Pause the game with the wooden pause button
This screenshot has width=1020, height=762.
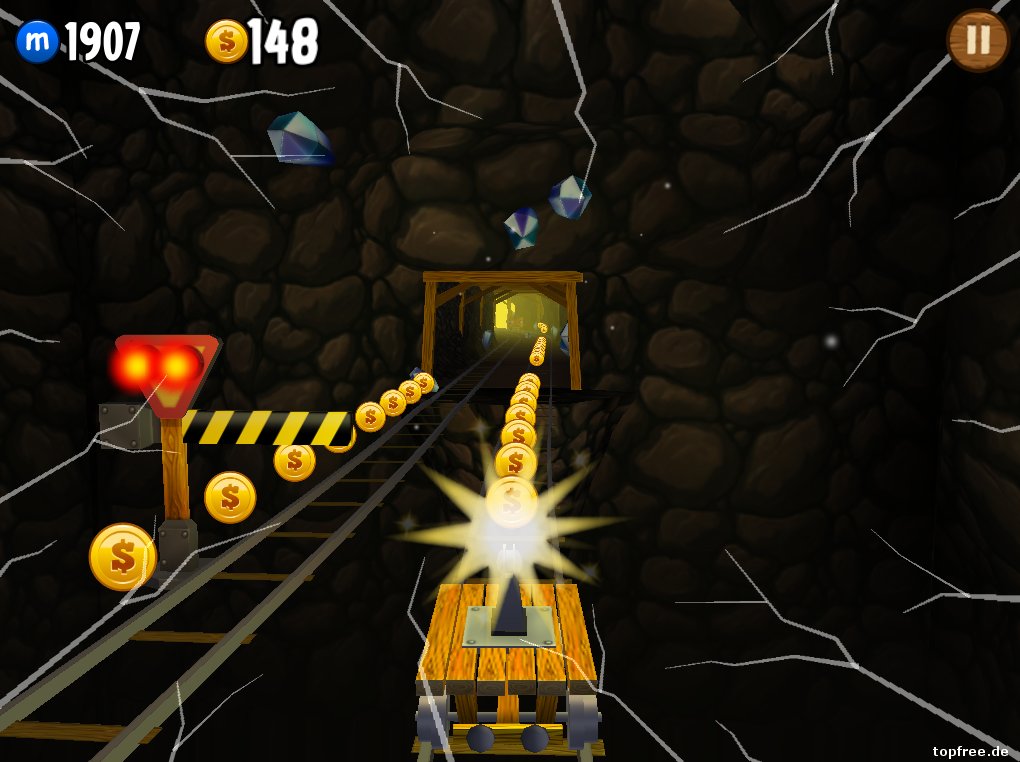(x=977, y=40)
